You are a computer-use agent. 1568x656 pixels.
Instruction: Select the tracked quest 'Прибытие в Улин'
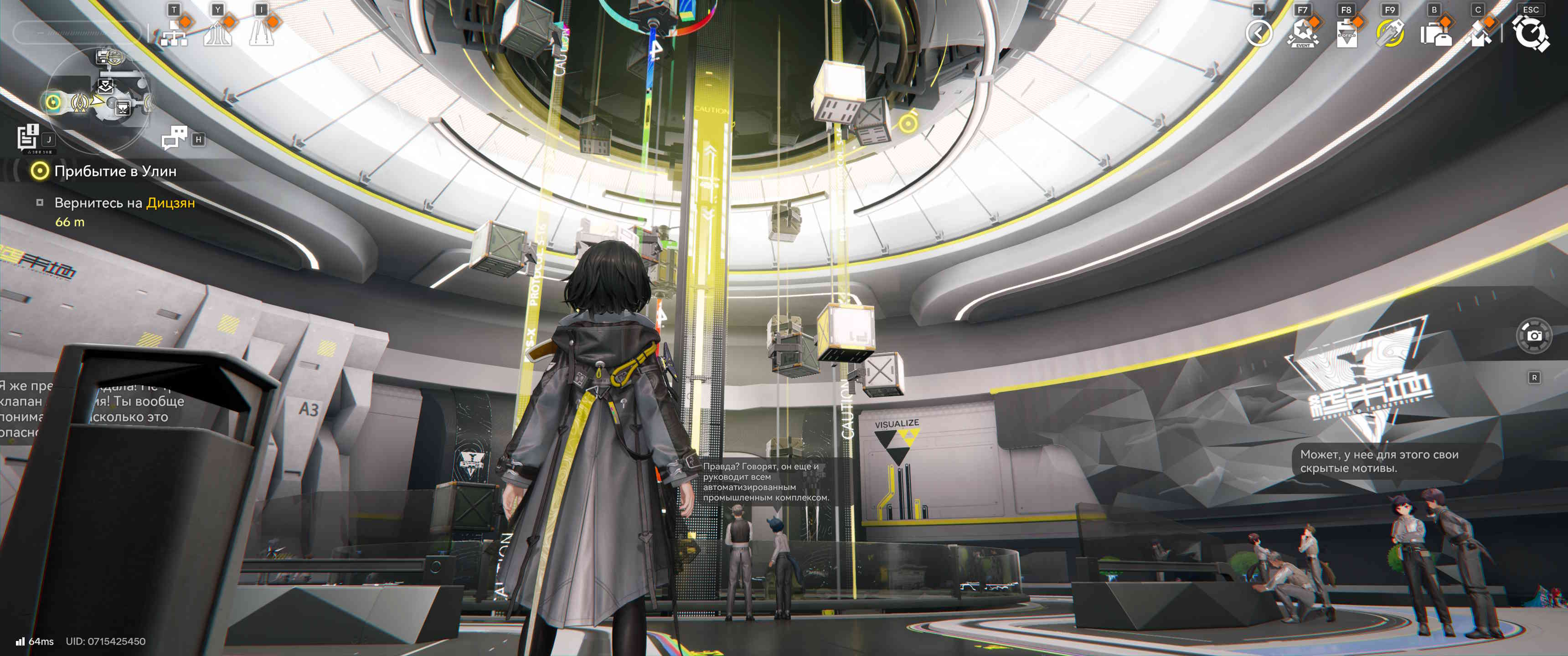point(115,172)
